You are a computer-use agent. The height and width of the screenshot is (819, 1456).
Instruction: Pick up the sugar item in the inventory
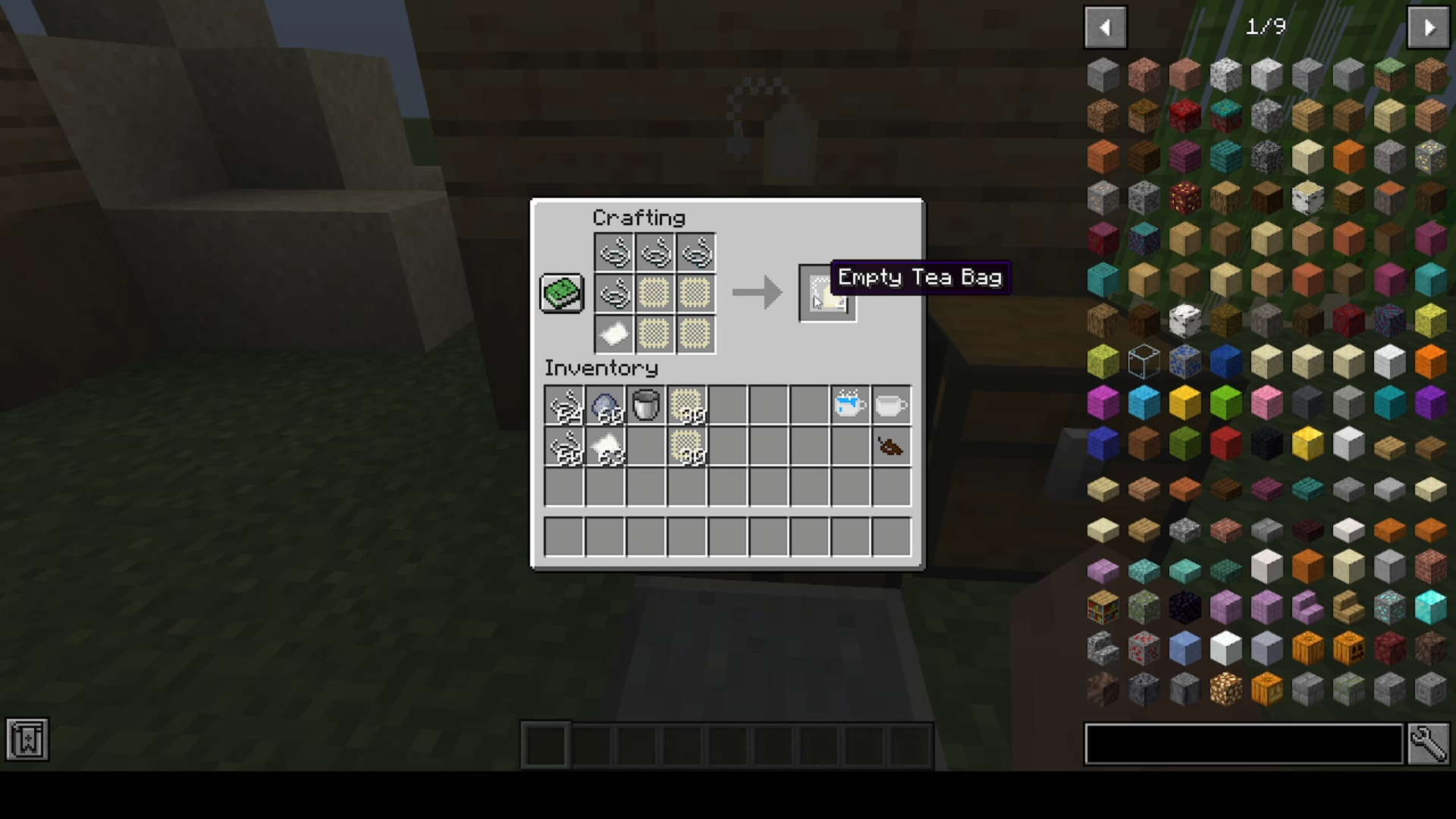click(605, 447)
